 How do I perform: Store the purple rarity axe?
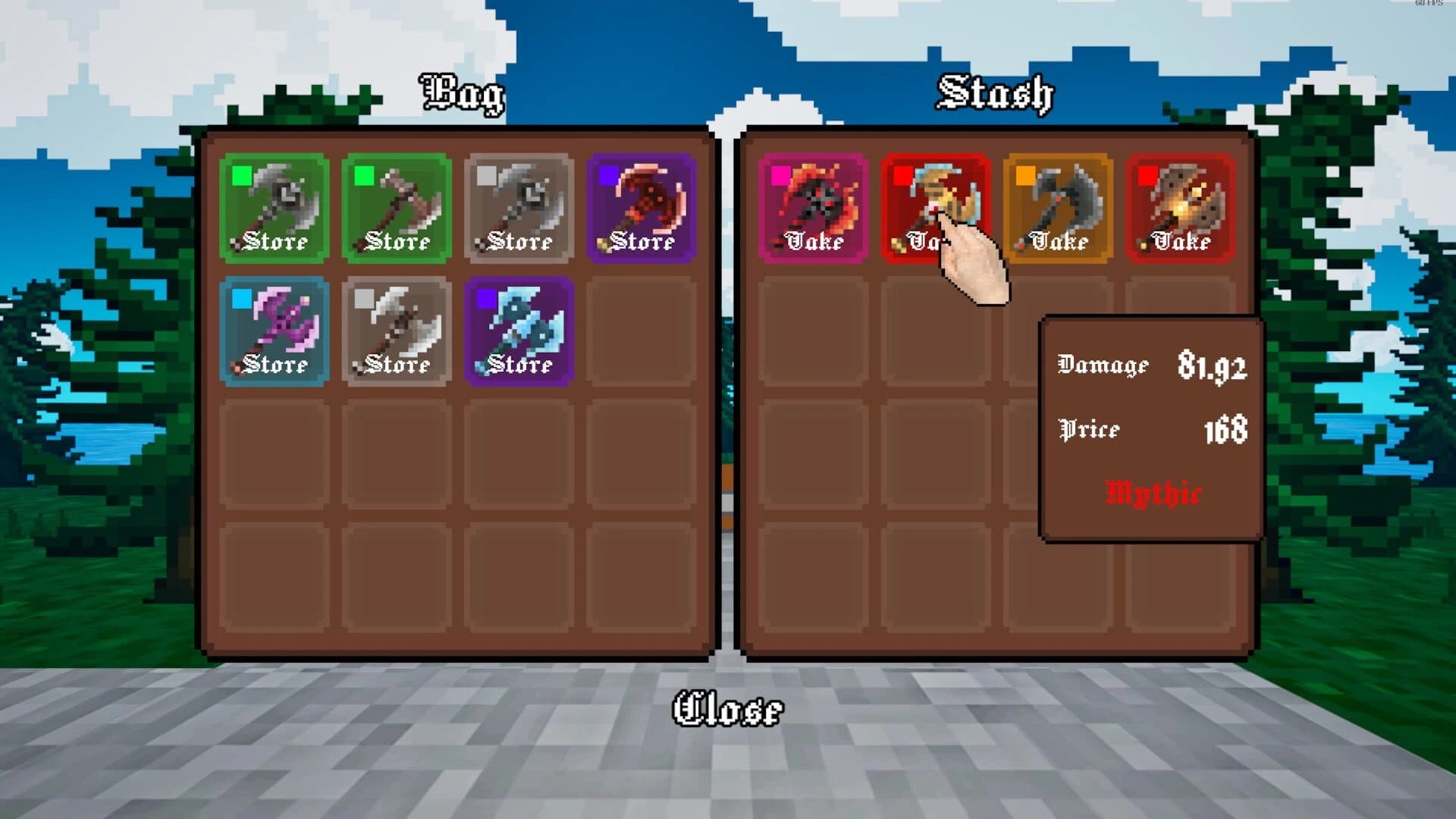coord(642,243)
